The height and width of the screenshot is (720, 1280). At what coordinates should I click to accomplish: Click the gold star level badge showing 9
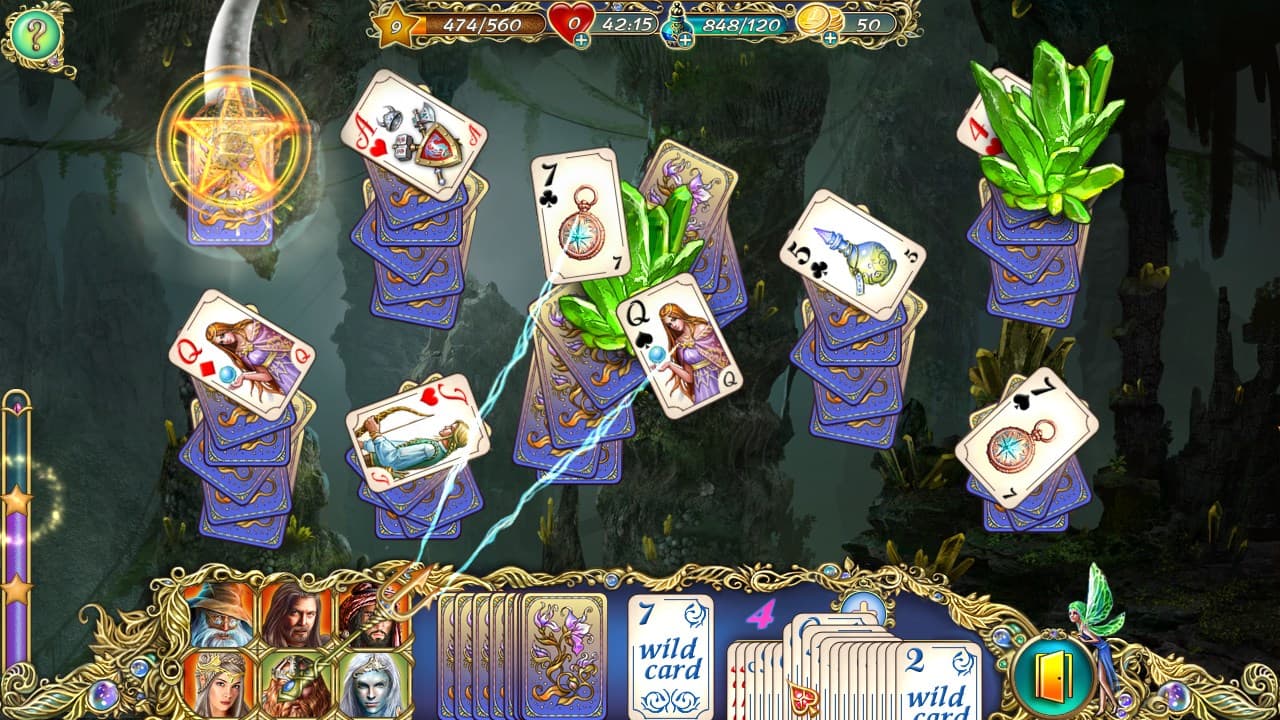point(394,29)
